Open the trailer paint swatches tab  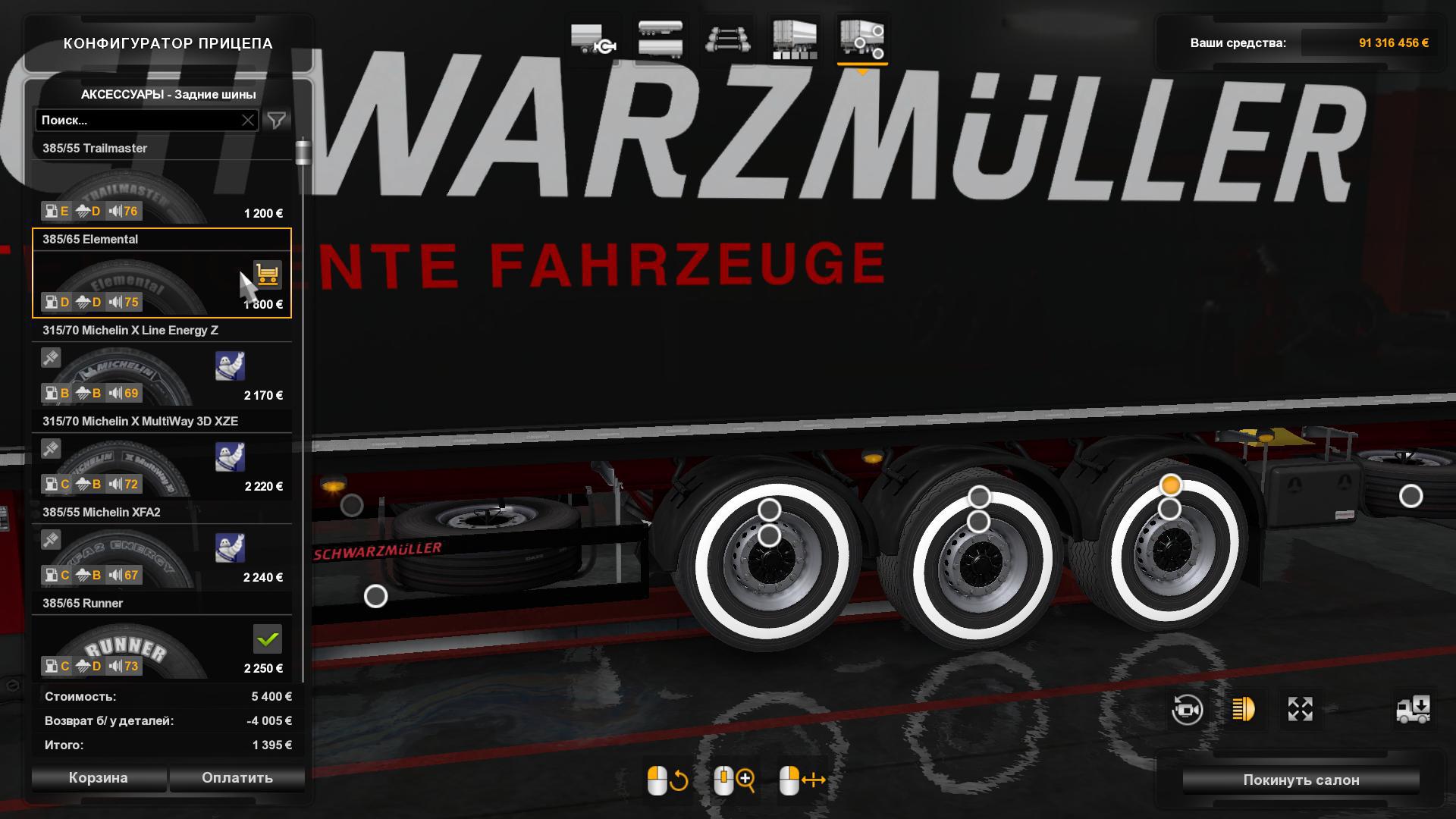[795, 38]
